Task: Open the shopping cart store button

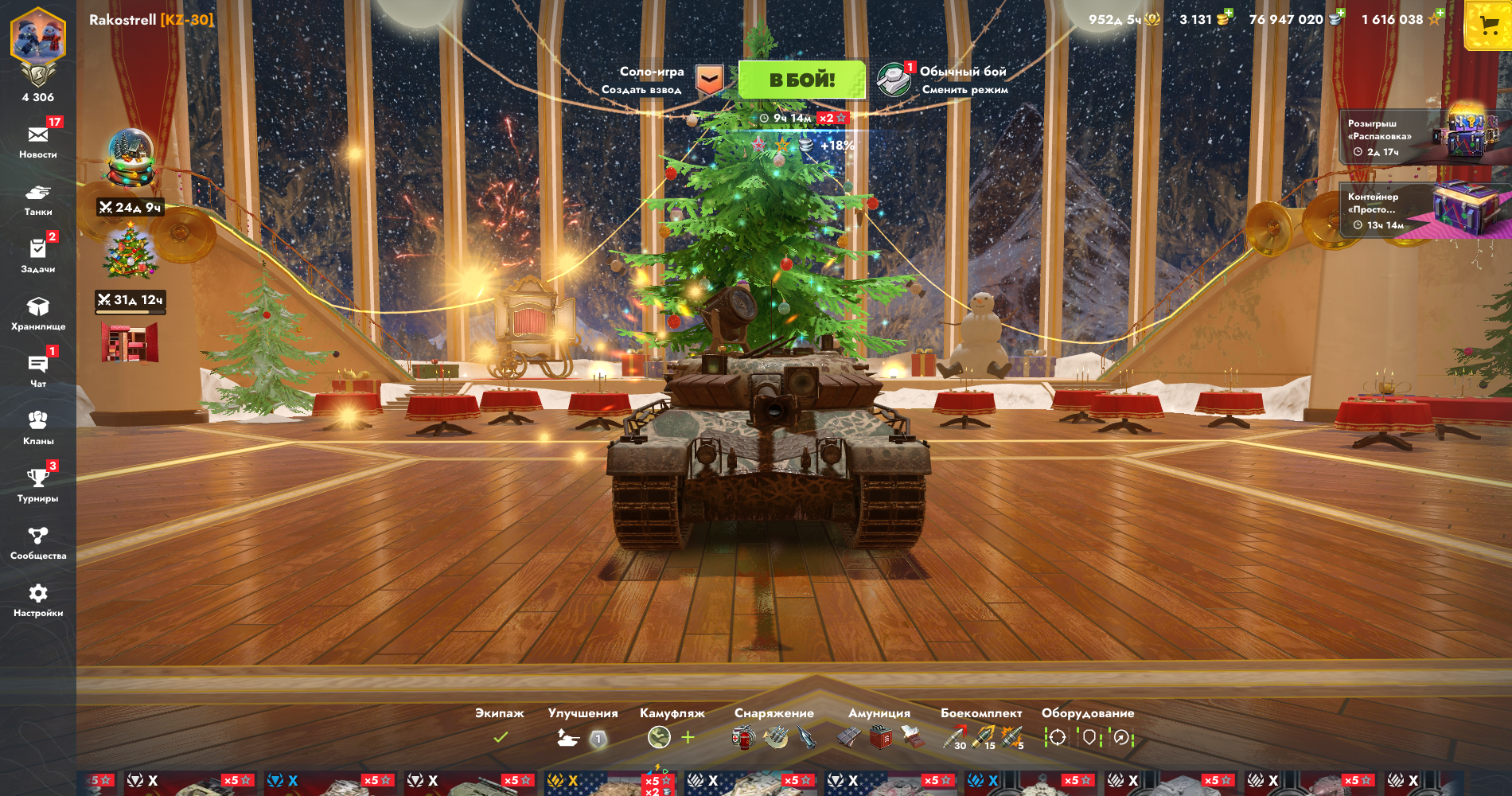Action: tap(1487, 26)
